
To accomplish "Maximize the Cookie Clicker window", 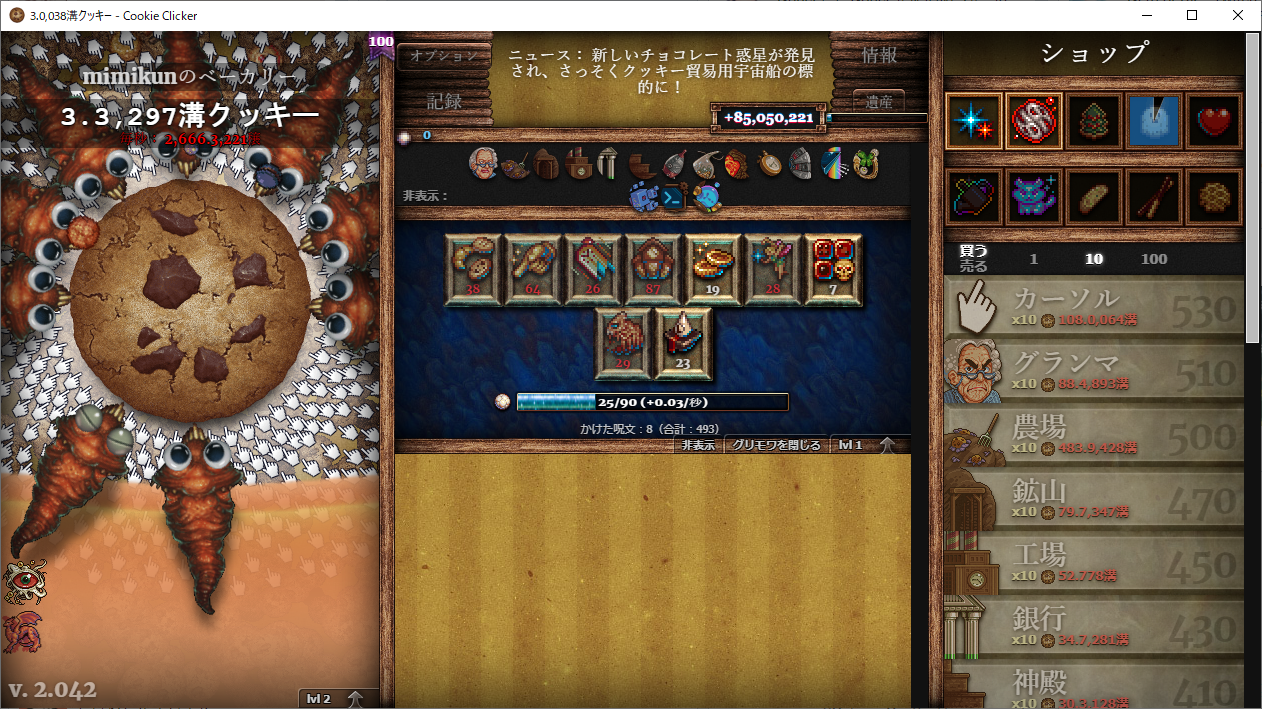I will [1192, 15].
